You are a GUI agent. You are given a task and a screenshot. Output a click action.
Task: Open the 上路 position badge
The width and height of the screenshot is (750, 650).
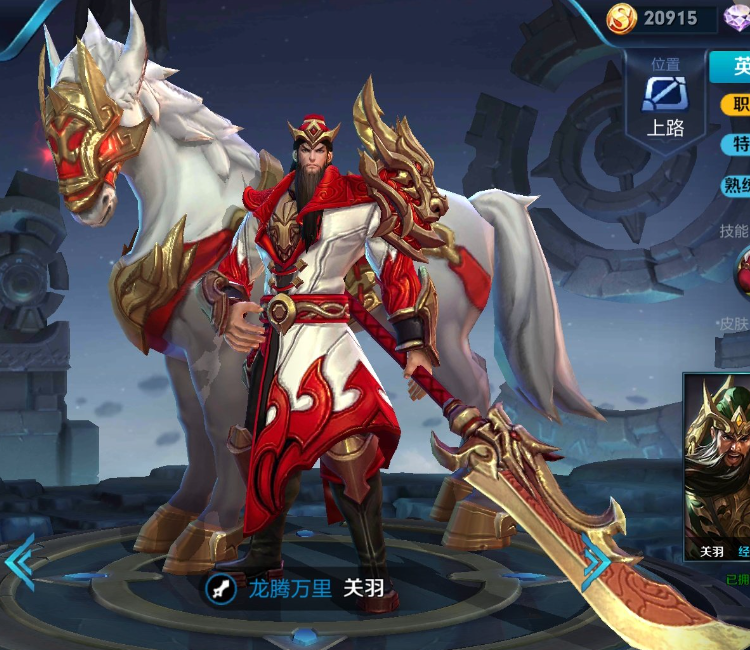pos(665,101)
